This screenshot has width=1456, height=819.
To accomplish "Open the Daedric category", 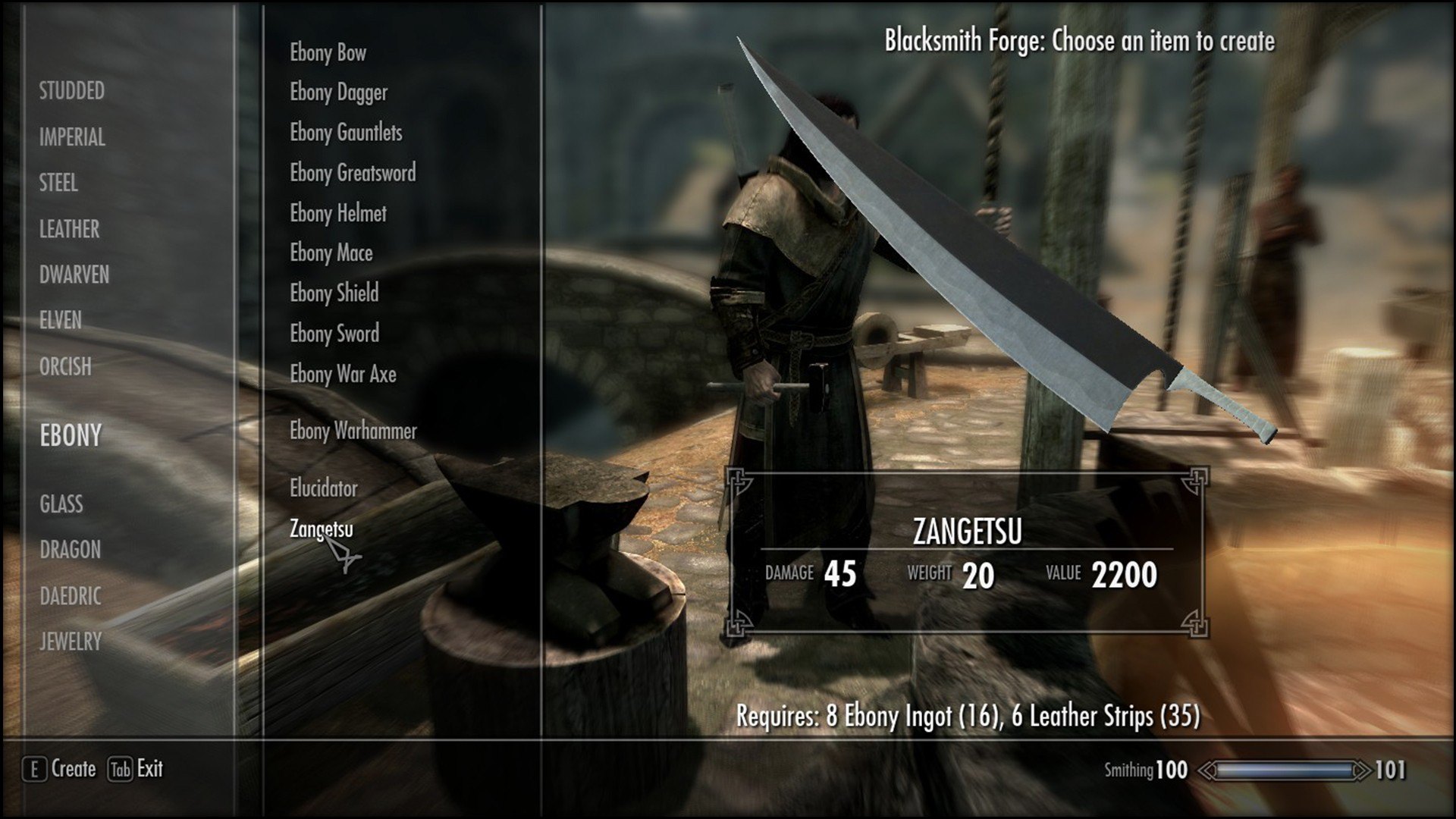I will click(70, 596).
